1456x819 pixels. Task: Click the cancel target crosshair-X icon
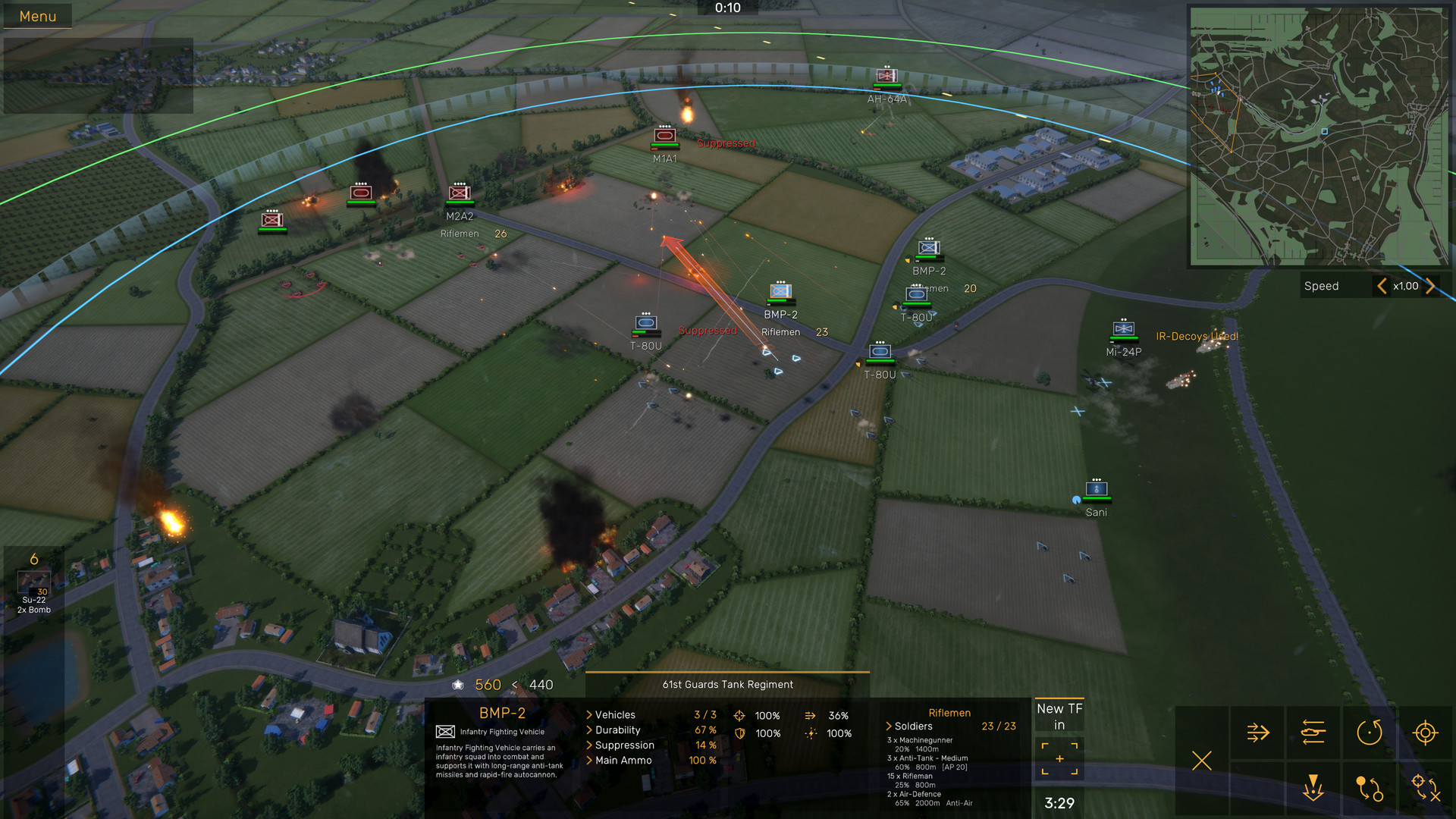pyautogui.click(x=1426, y=790)
